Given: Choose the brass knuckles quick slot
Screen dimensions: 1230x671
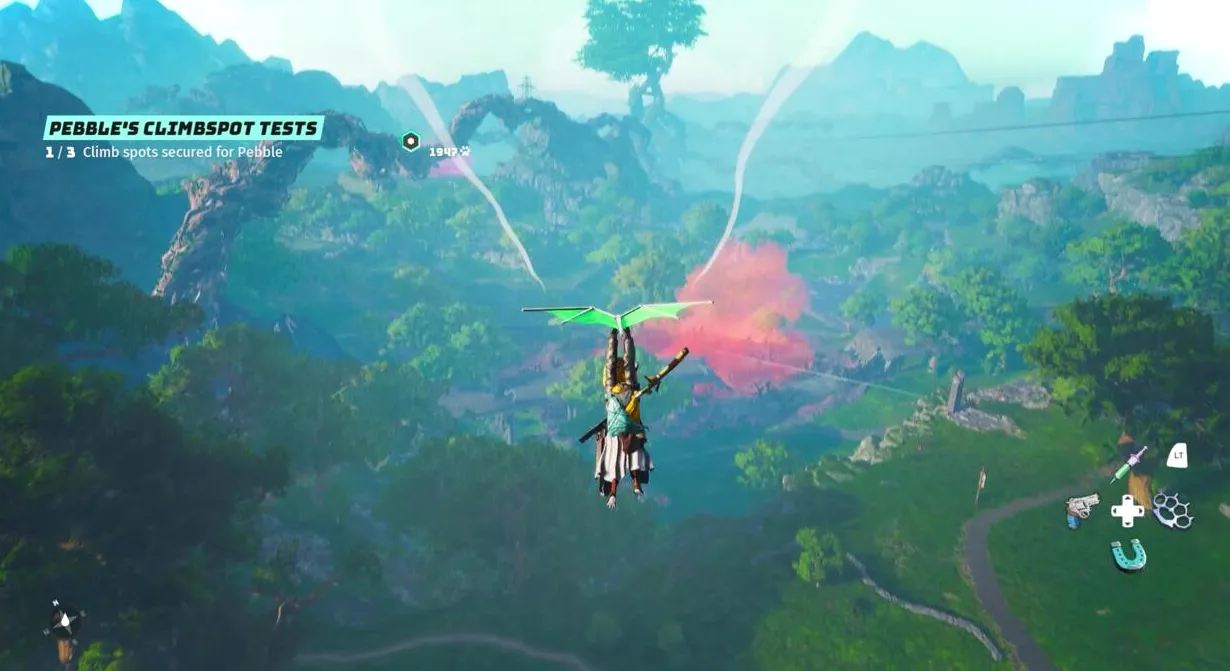Looking at the screenshot, I should (x=1172, y=511).
